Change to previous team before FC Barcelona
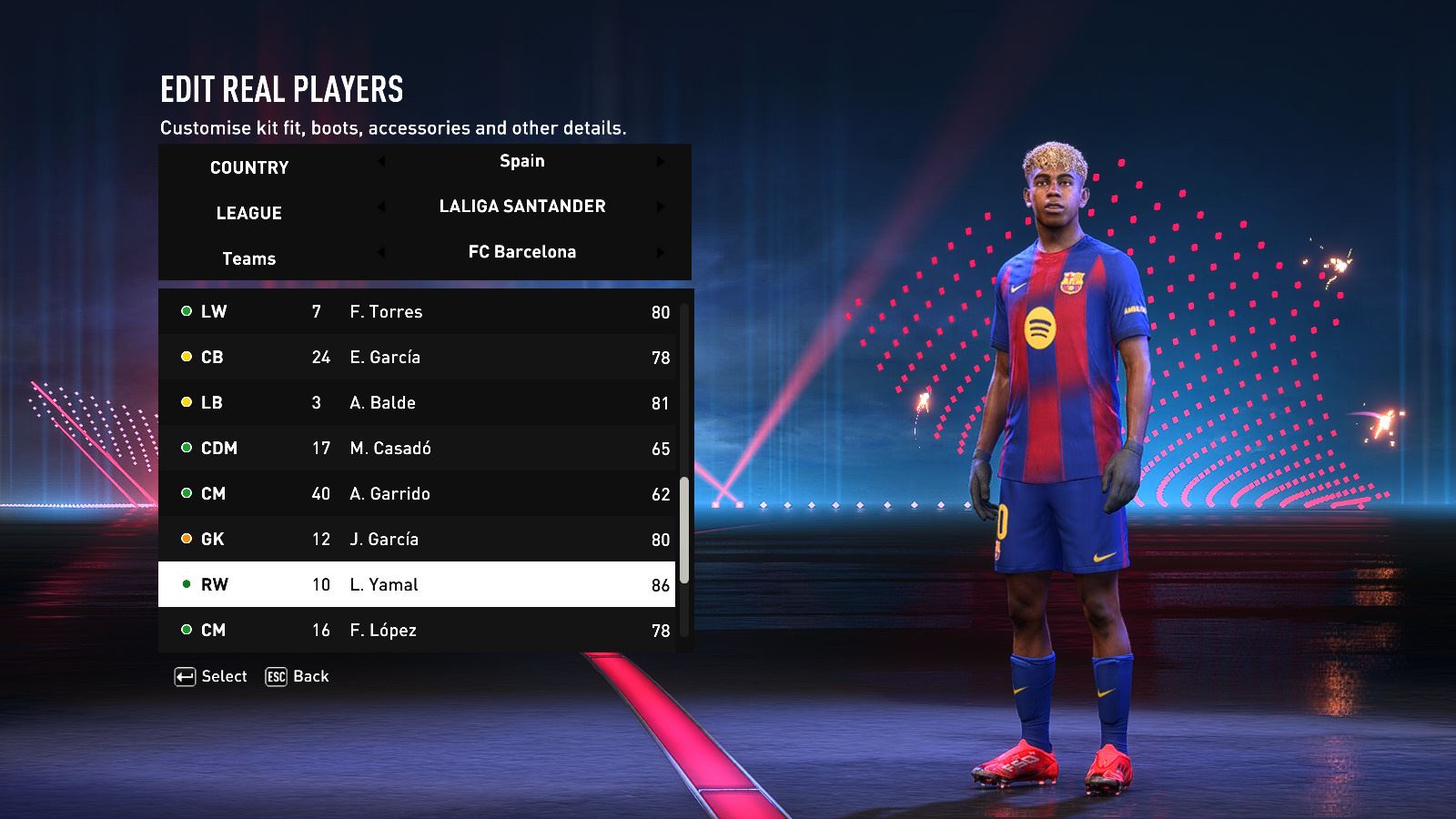 pos(381,252)
